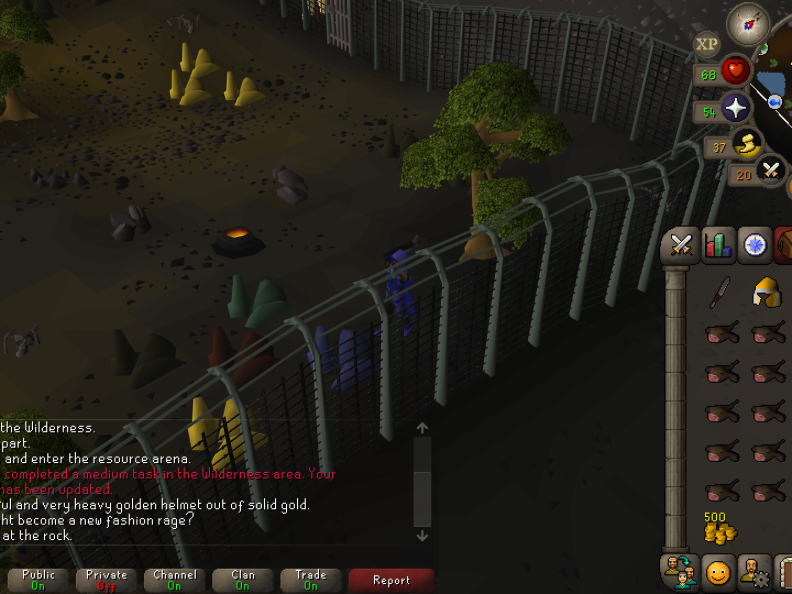Open the Quest List tab
Screen dimensions: 792x594
[755, 245]
